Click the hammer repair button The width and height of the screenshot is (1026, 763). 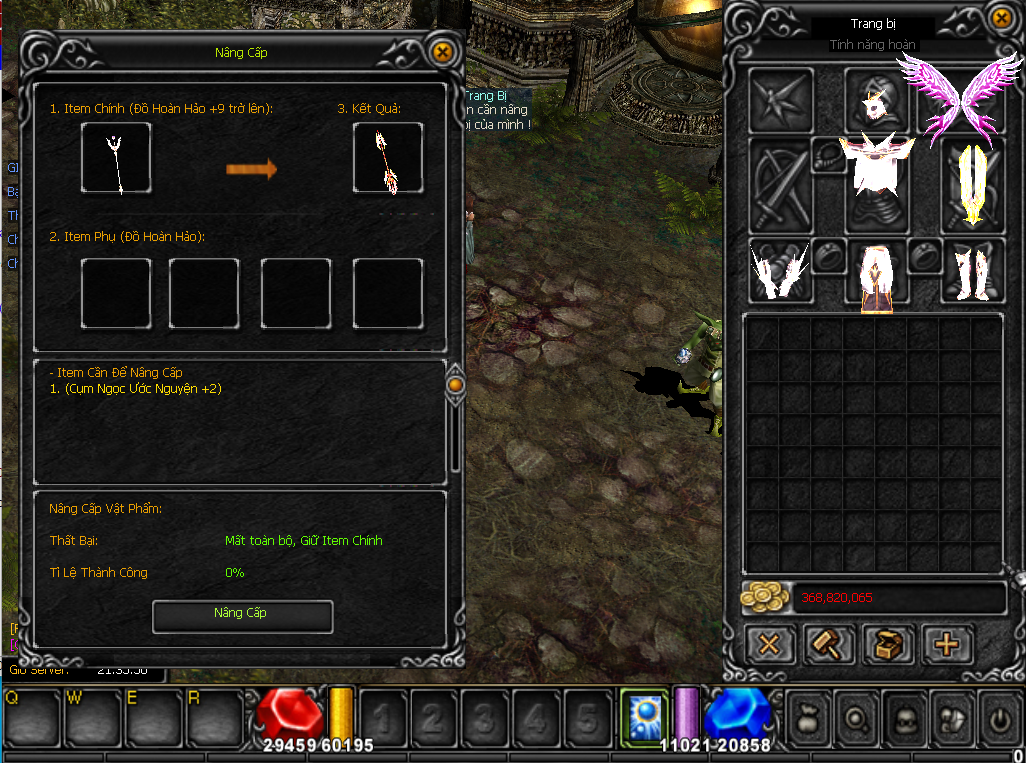[829, 644]
